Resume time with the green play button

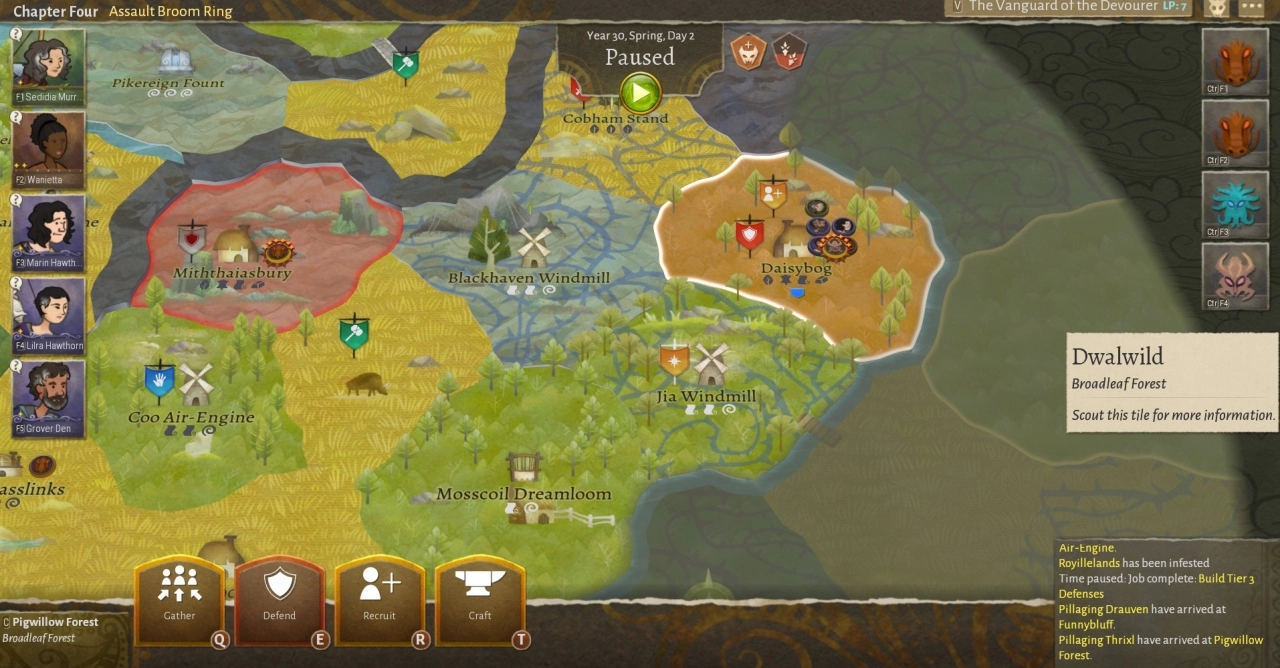pos(640,94)
